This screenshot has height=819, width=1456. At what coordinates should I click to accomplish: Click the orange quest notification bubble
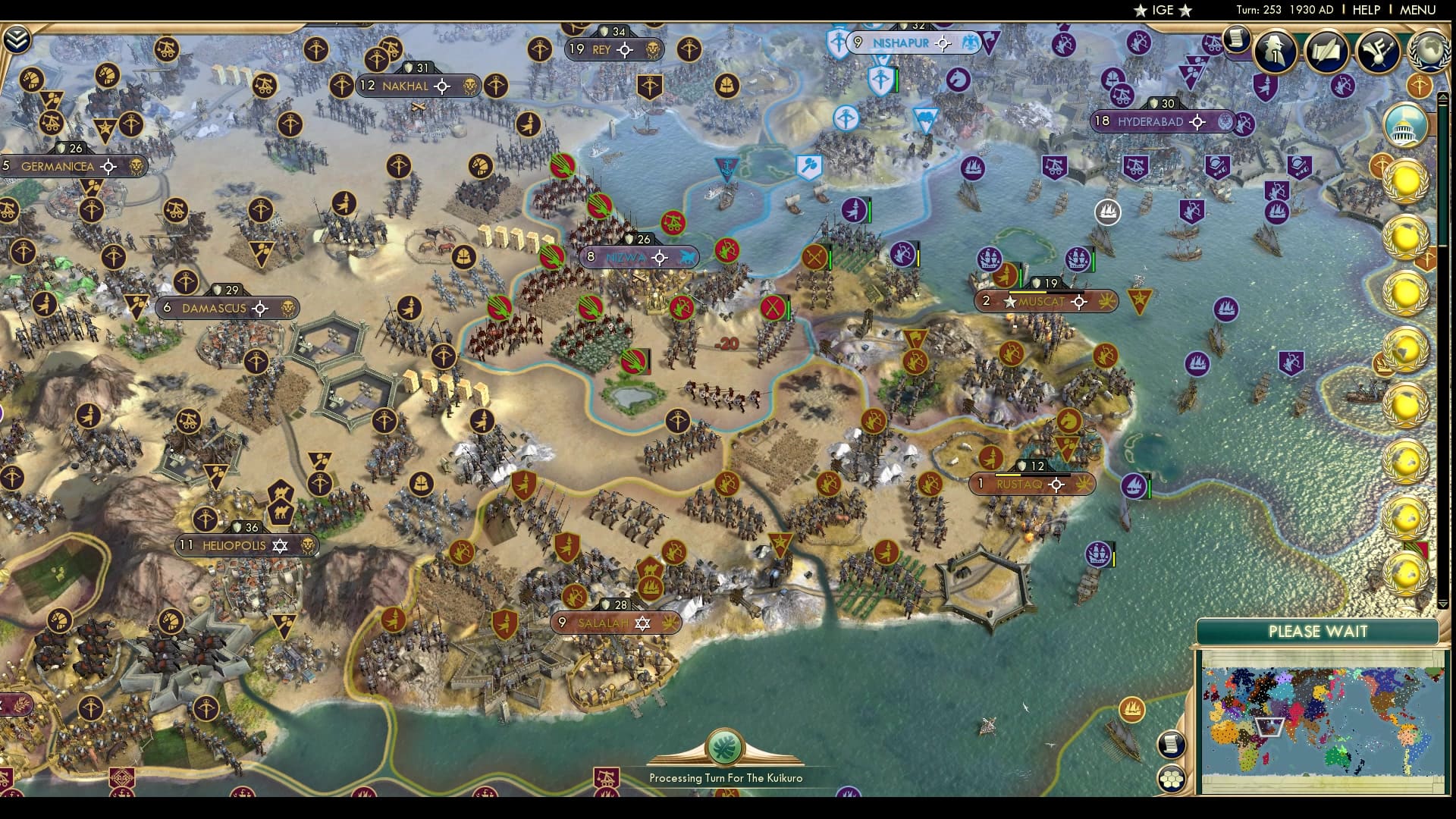[1420, 86]
